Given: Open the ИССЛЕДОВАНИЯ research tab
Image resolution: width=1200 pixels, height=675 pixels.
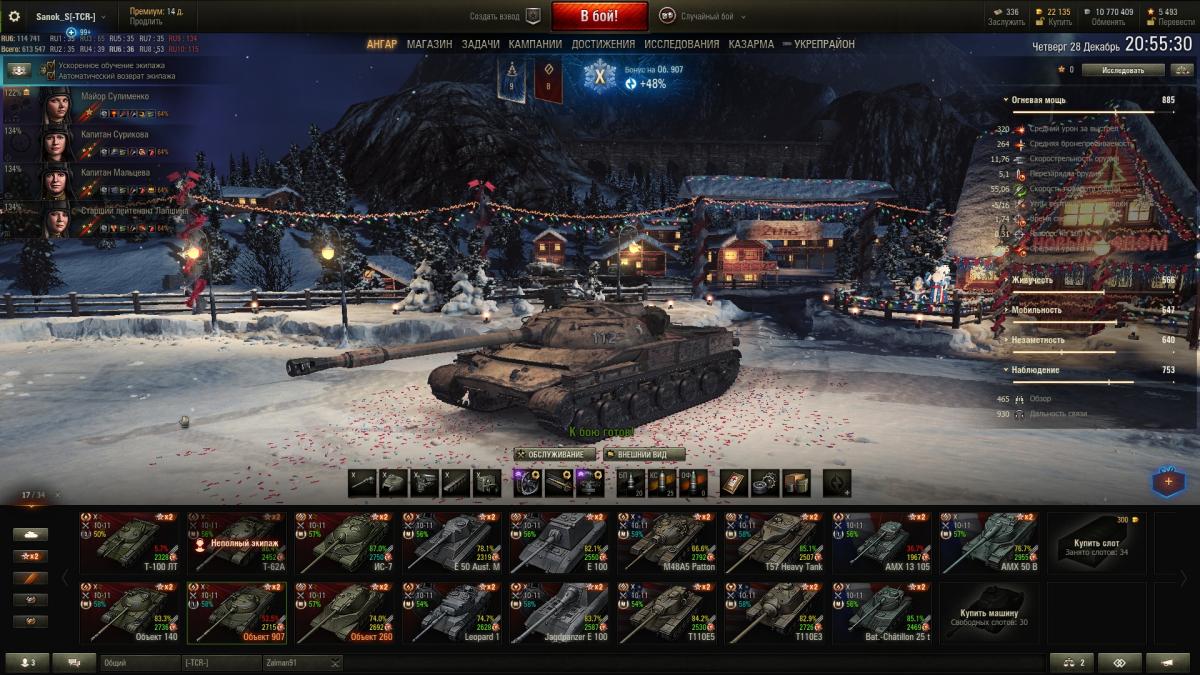Looking at the screenshot, I should (x=681, y=44).
